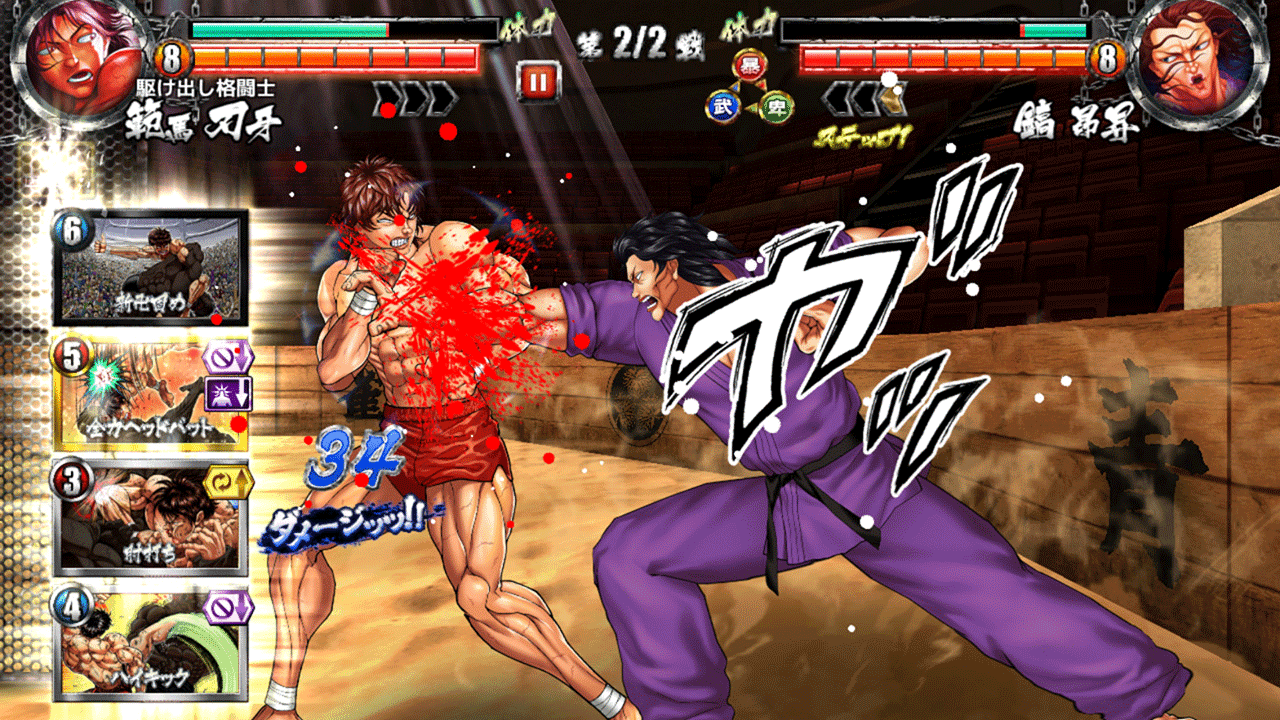The width and height of the screenshot is (1280, 720).
Task: Toggle the number 5 cost badge on 全力ヘッドバット
Action: (x=71, y=355)
